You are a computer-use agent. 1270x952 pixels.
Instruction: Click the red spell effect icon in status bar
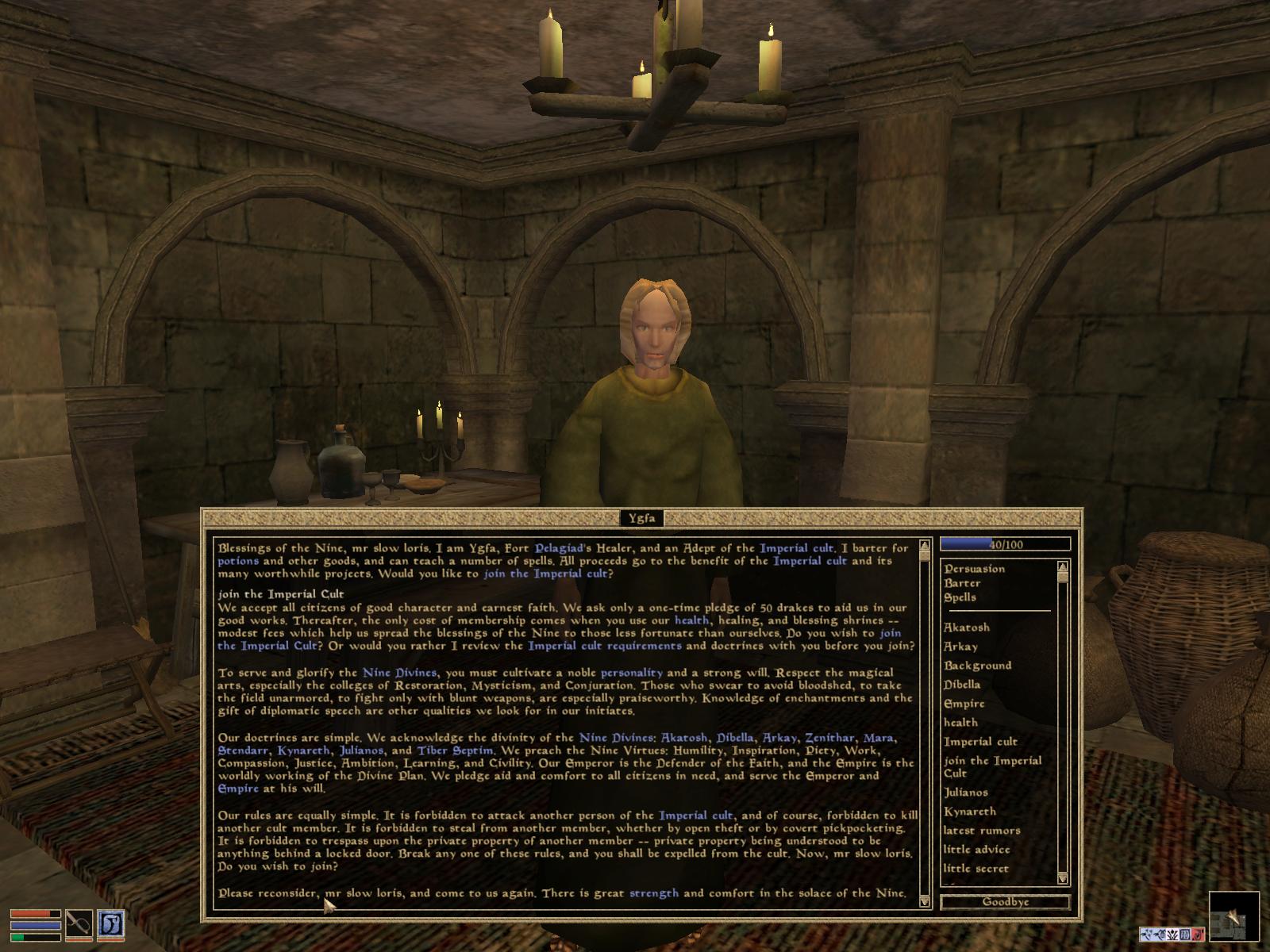click(x=1197, y=935)
